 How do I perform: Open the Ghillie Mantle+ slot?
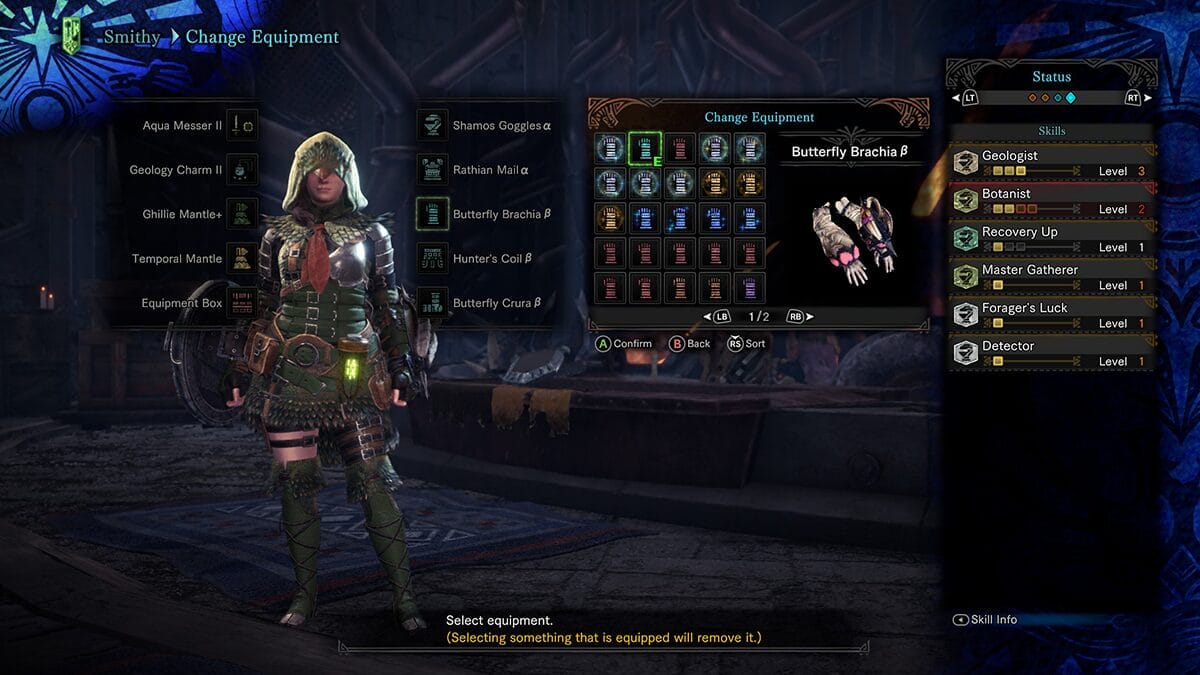click(242, 214)
